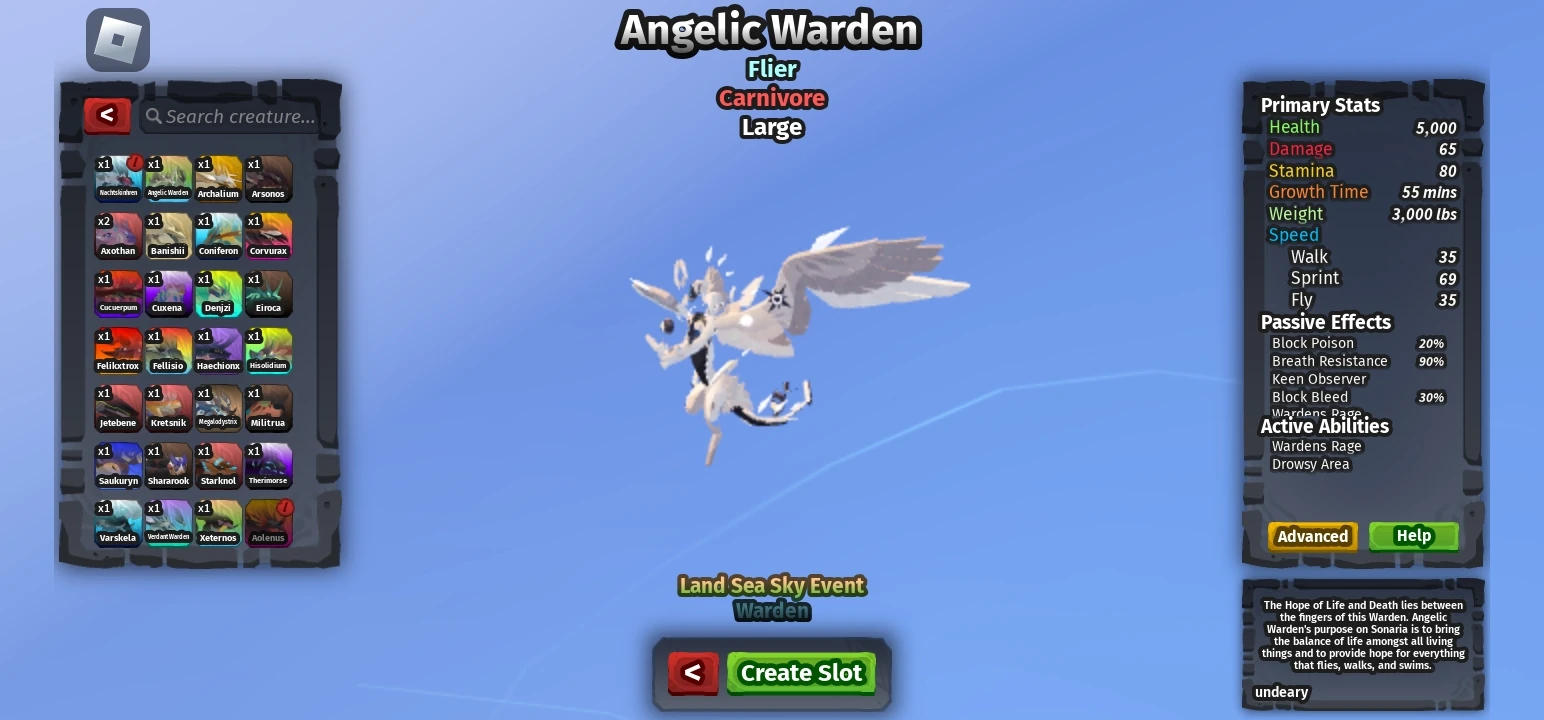The image size is (1544, 720).
Task: Open the Axothan creature icon
Action: pyautogui.click(x=118, y=236)
